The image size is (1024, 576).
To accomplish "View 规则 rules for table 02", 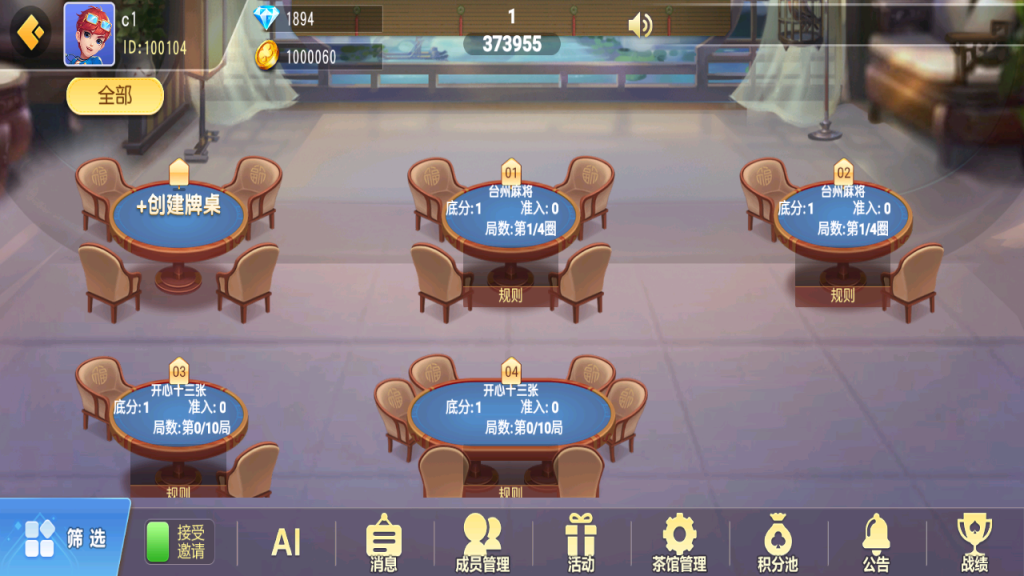I will (842, 295).
